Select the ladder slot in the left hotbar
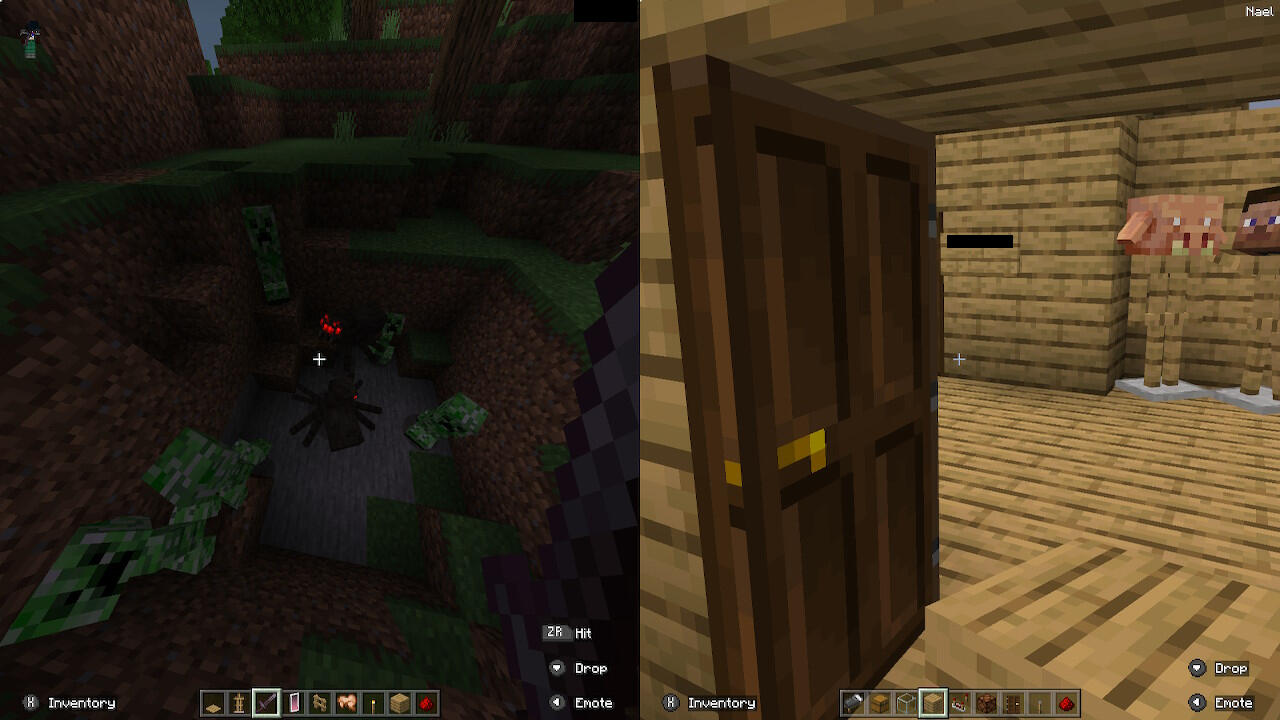The image size is (1280, 720). (319, 703)
